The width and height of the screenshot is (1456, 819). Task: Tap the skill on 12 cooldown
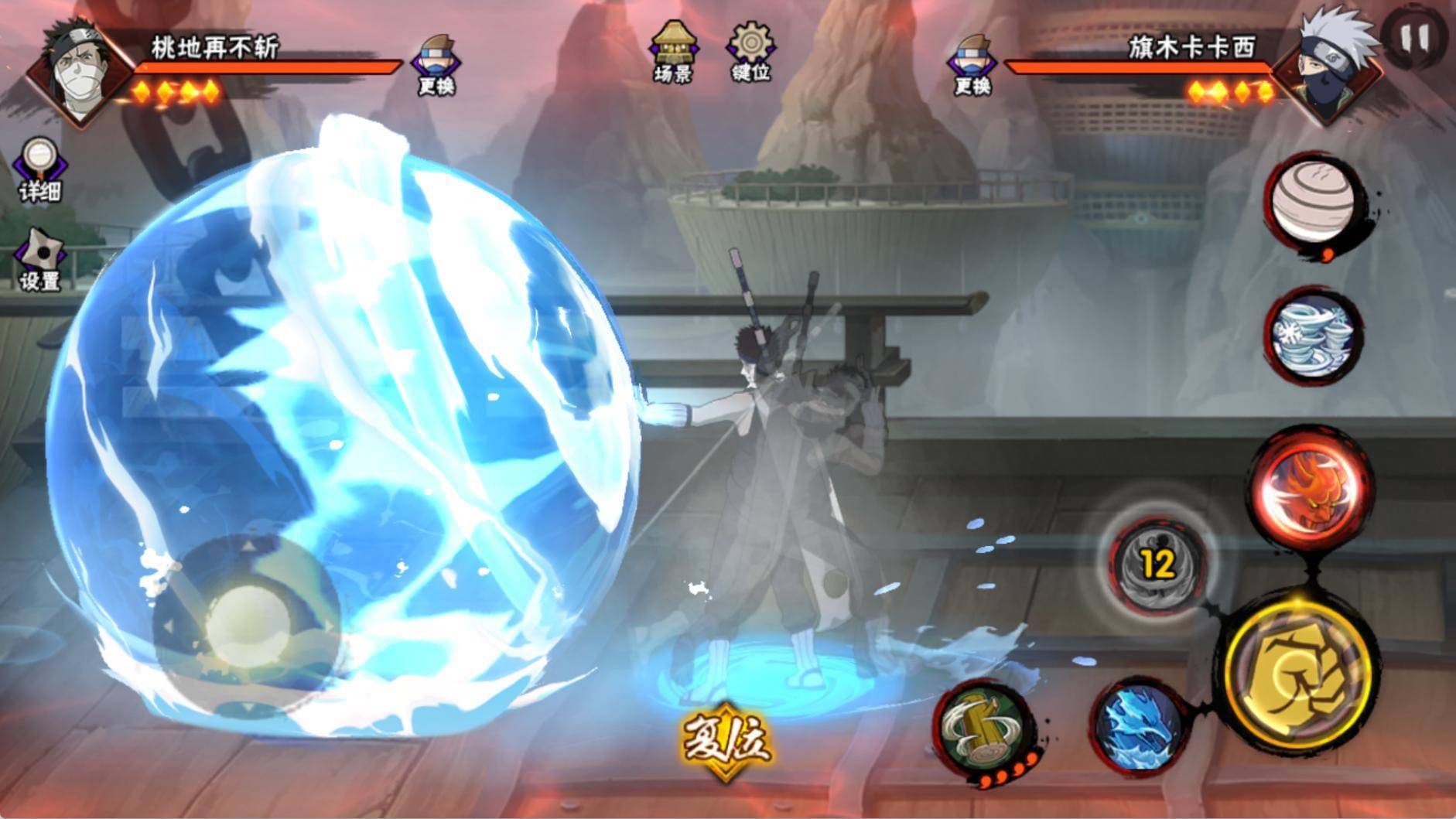[1157, 565]
